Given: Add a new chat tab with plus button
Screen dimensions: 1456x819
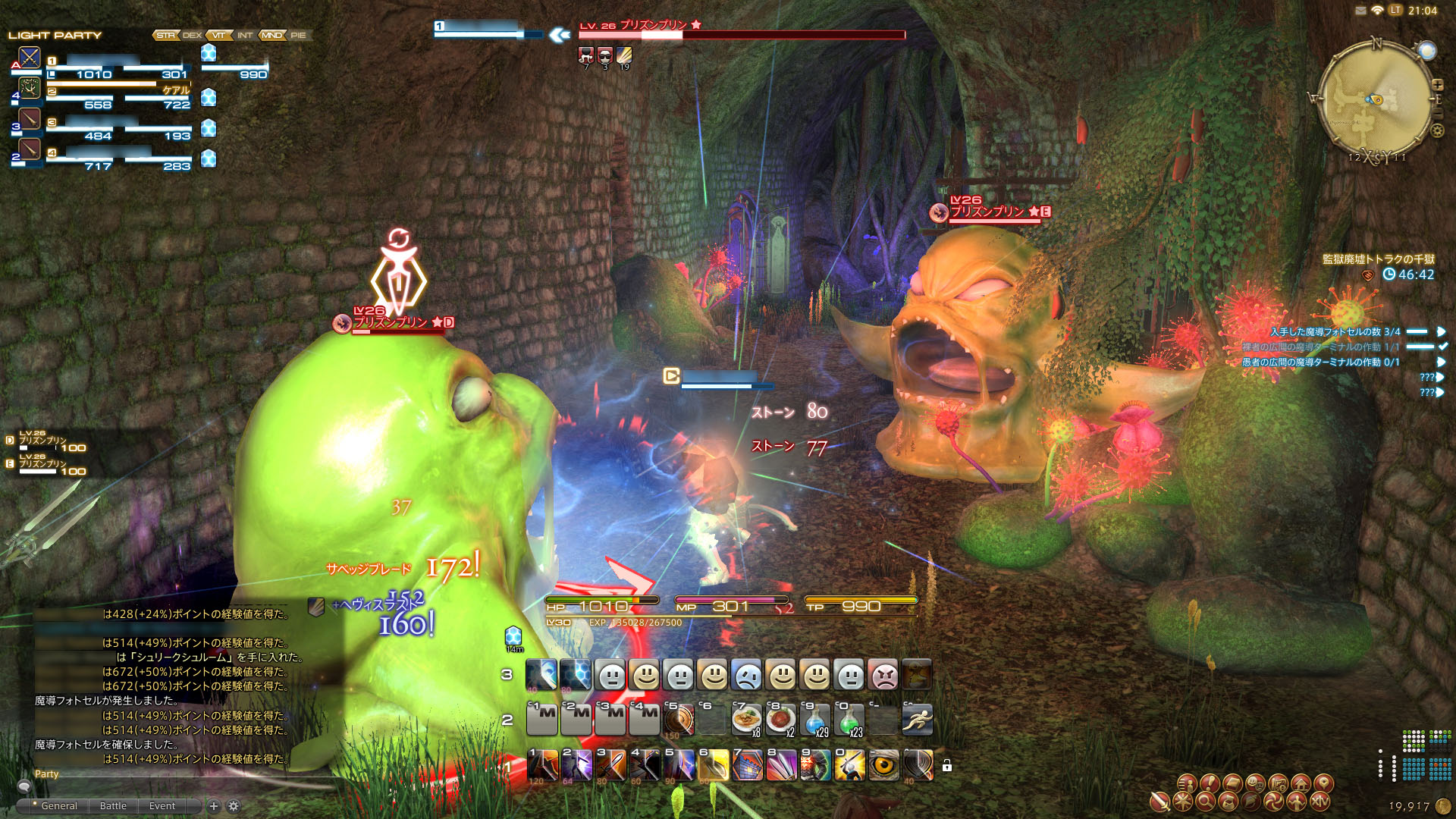Looking at the screenshot, I should coord(214,806).
